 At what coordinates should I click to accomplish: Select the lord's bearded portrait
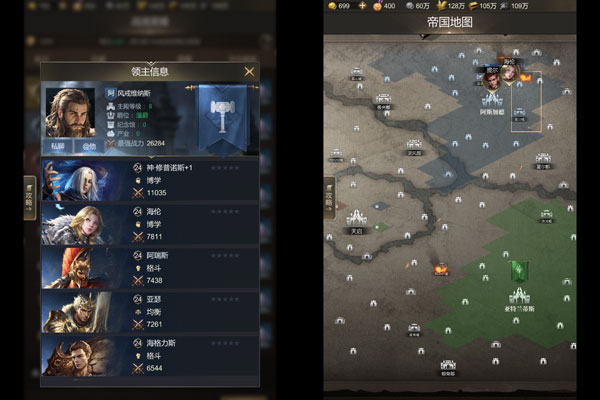(x=68, y=109)
